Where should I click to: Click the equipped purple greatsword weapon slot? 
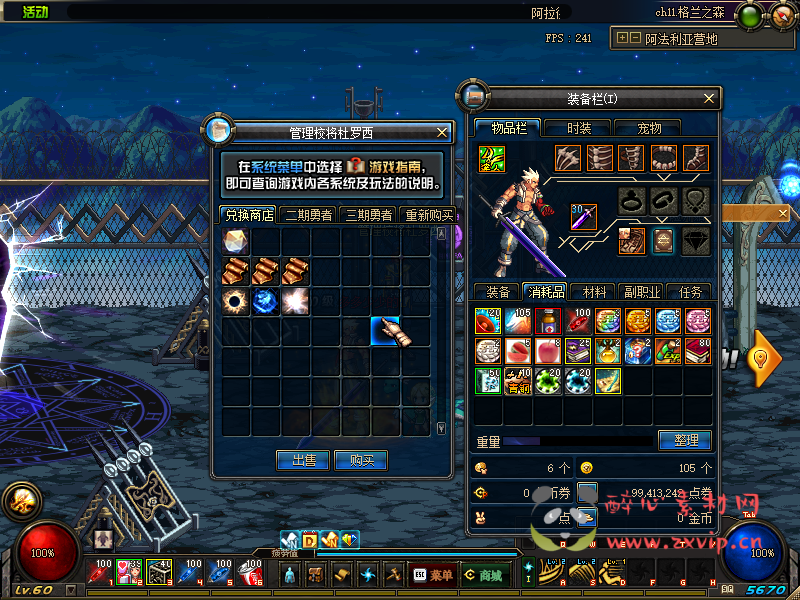584,216
